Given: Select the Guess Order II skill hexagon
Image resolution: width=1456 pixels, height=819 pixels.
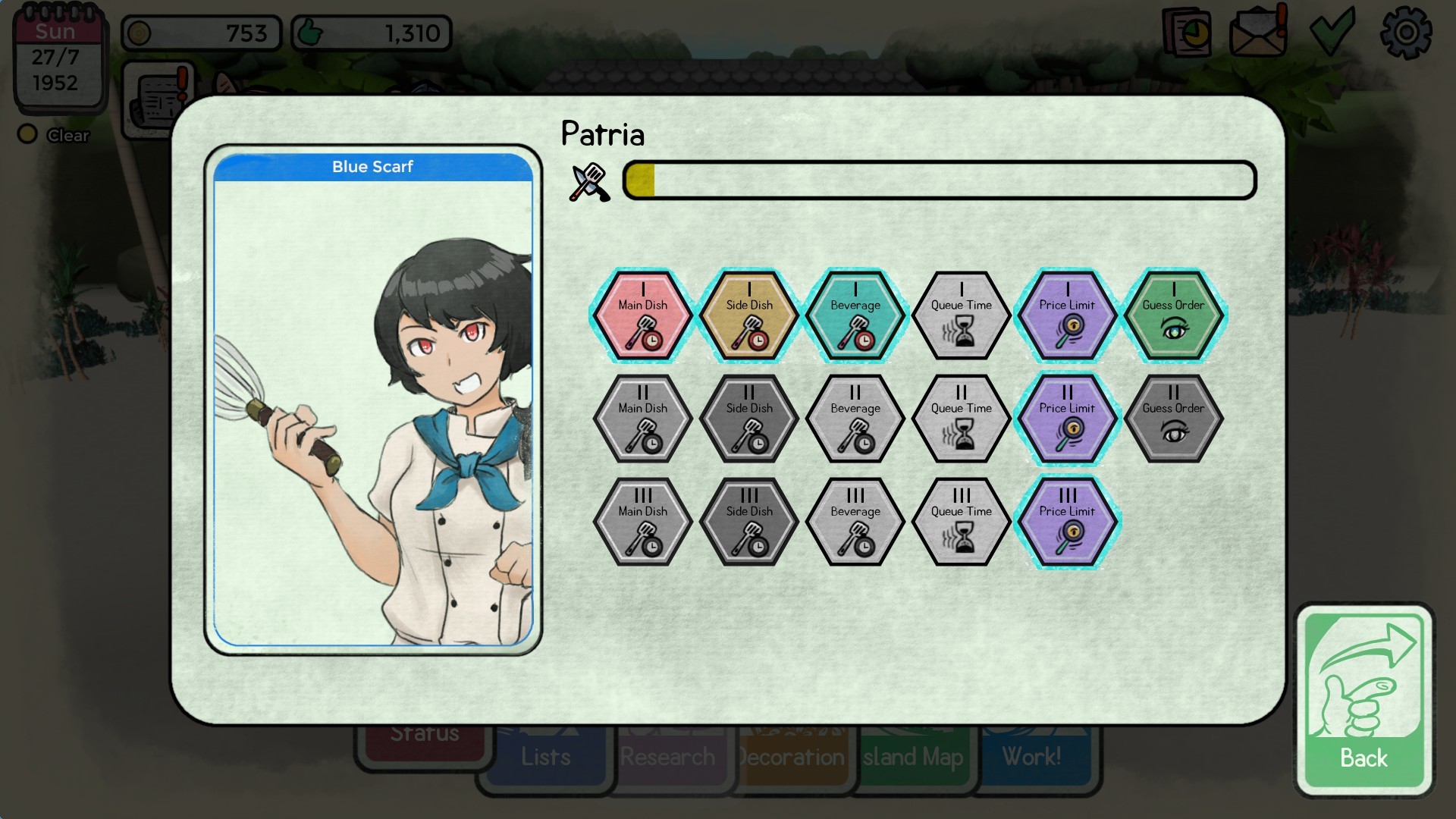Looking at the screenshot, I should [1174, 418].
